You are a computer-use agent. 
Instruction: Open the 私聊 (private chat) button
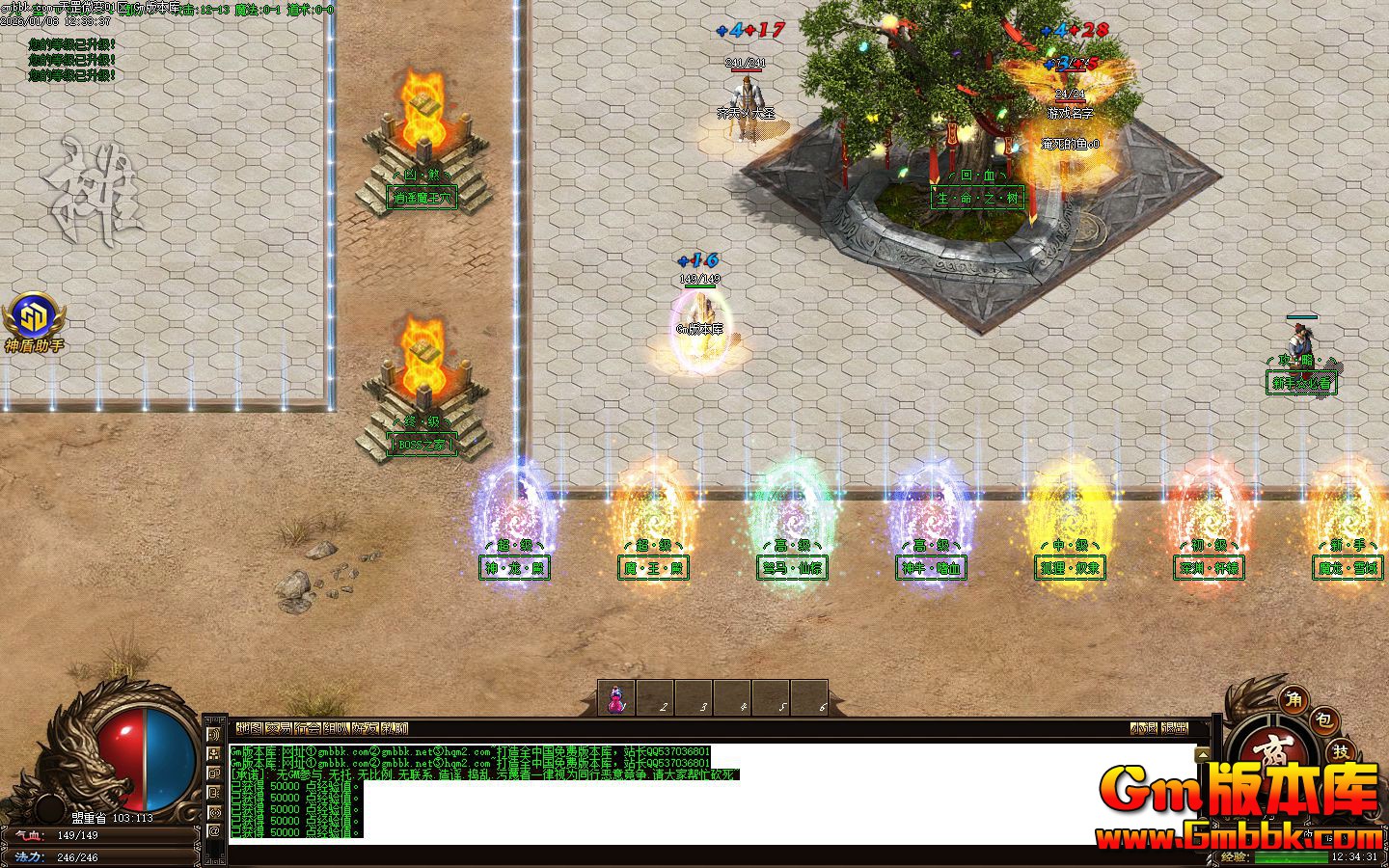pos(395,728)
